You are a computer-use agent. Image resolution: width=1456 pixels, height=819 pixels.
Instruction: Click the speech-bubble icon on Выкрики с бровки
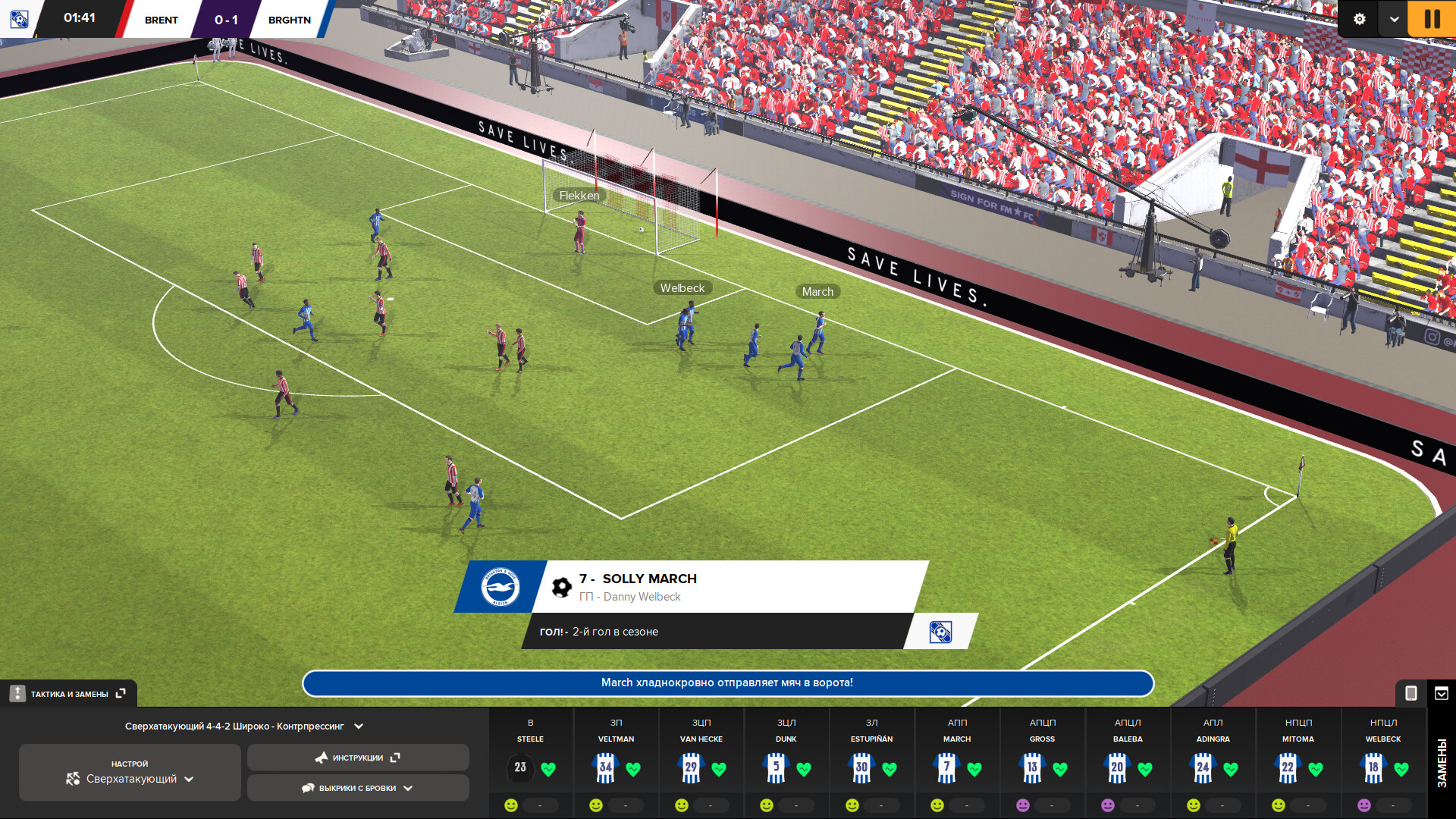308,788
